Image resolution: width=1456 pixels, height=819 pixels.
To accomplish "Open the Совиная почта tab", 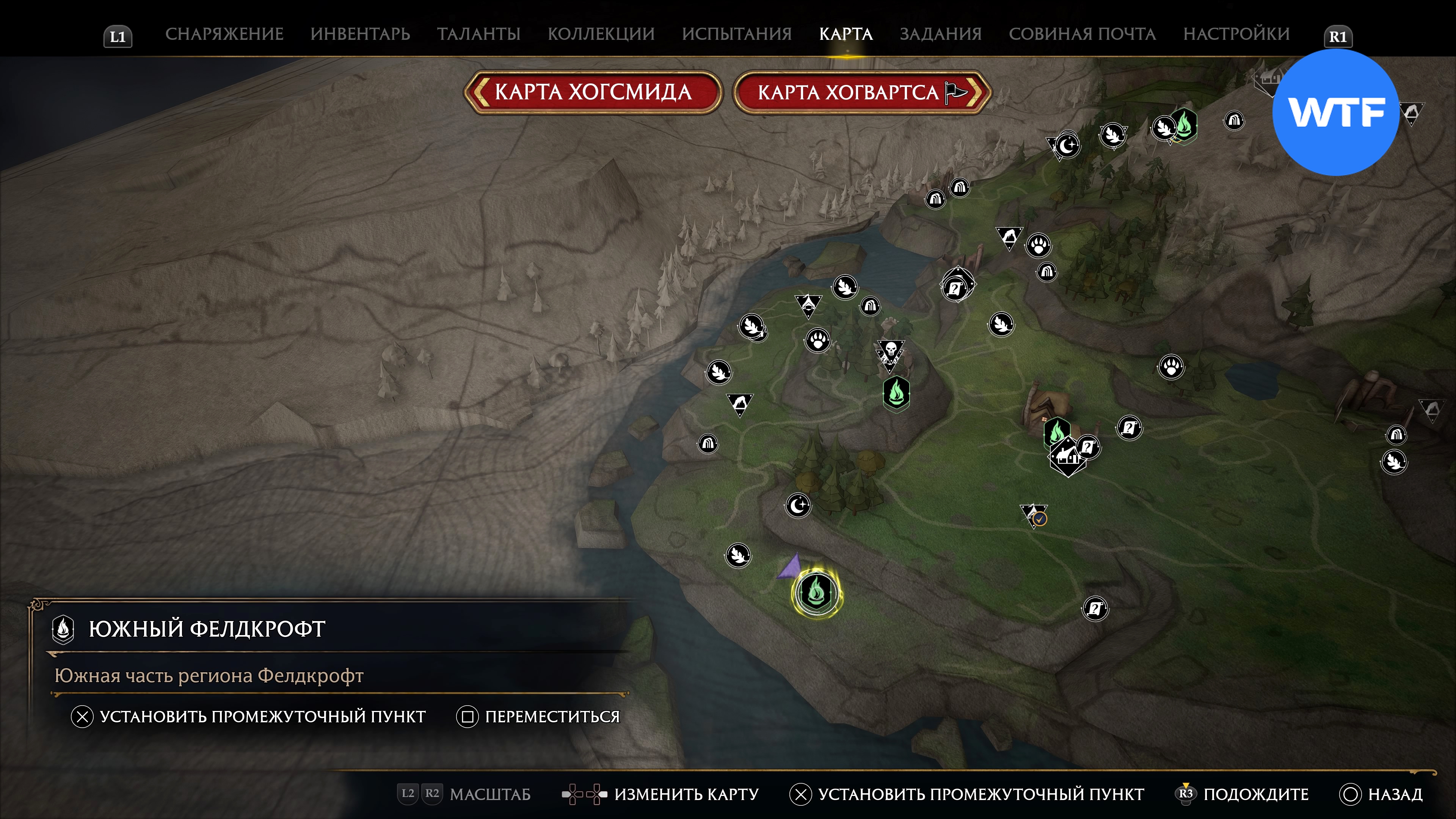I will pyautogui.click(x=1082, y=34).
